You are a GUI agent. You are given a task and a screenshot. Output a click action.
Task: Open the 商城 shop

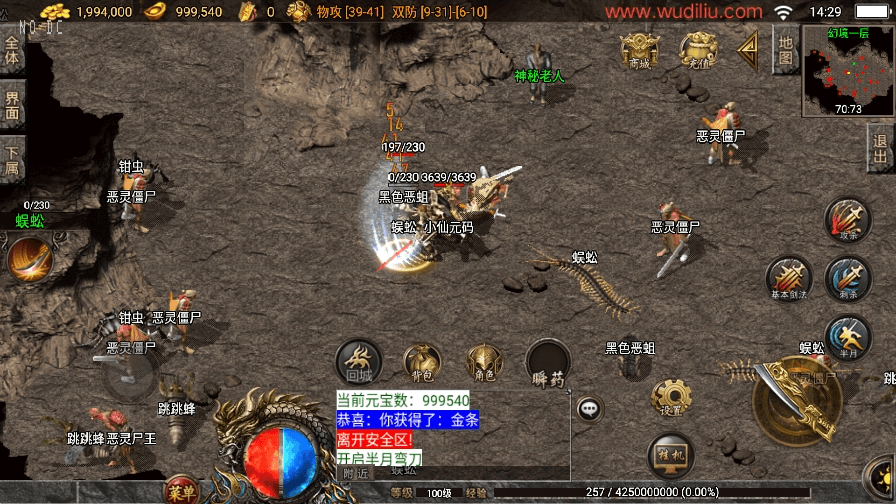click(638, 50)
